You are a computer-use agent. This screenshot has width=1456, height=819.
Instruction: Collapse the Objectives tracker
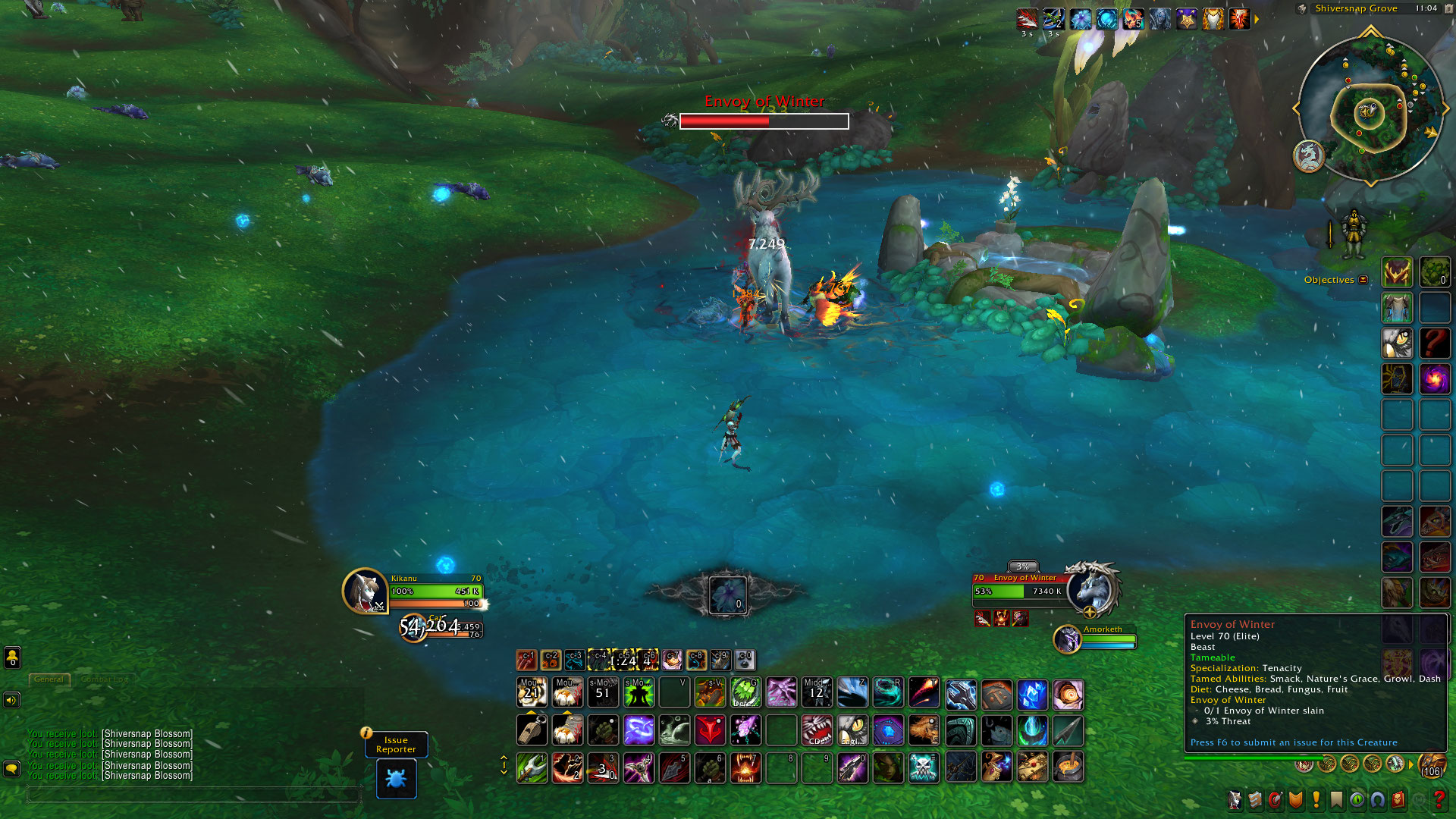click(x=1363, y=280)
